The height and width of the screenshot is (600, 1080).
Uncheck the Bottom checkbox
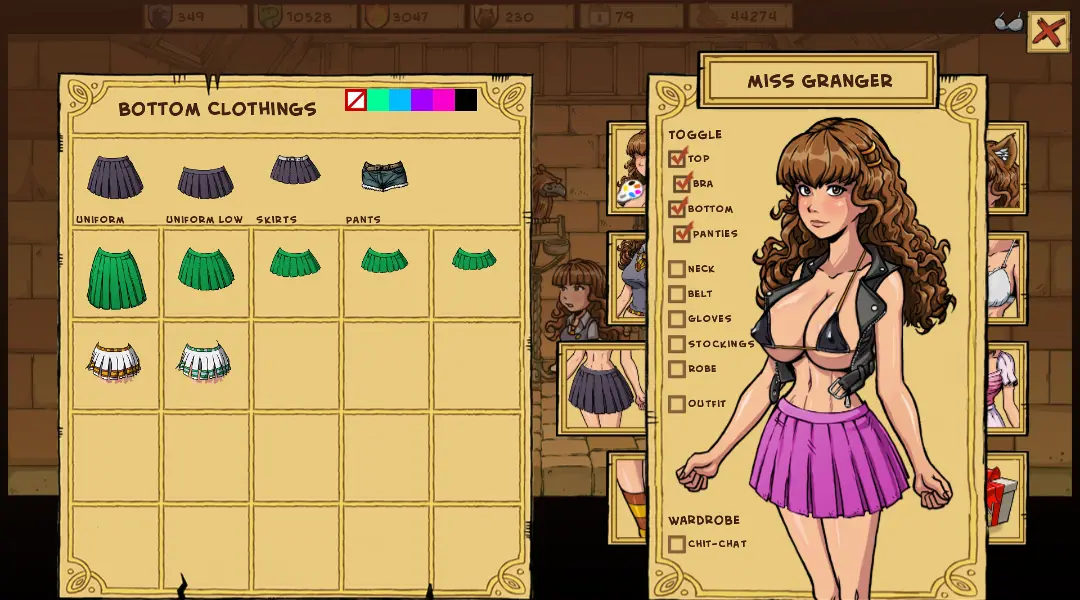click(x=678, y=208)
